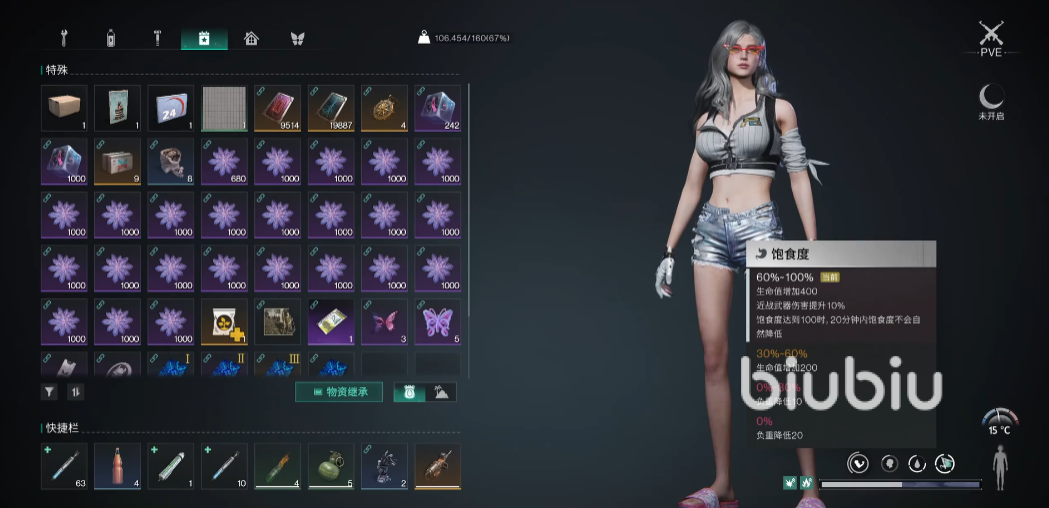
Task: Show the hydration water drop status
Action: point(916,463)
